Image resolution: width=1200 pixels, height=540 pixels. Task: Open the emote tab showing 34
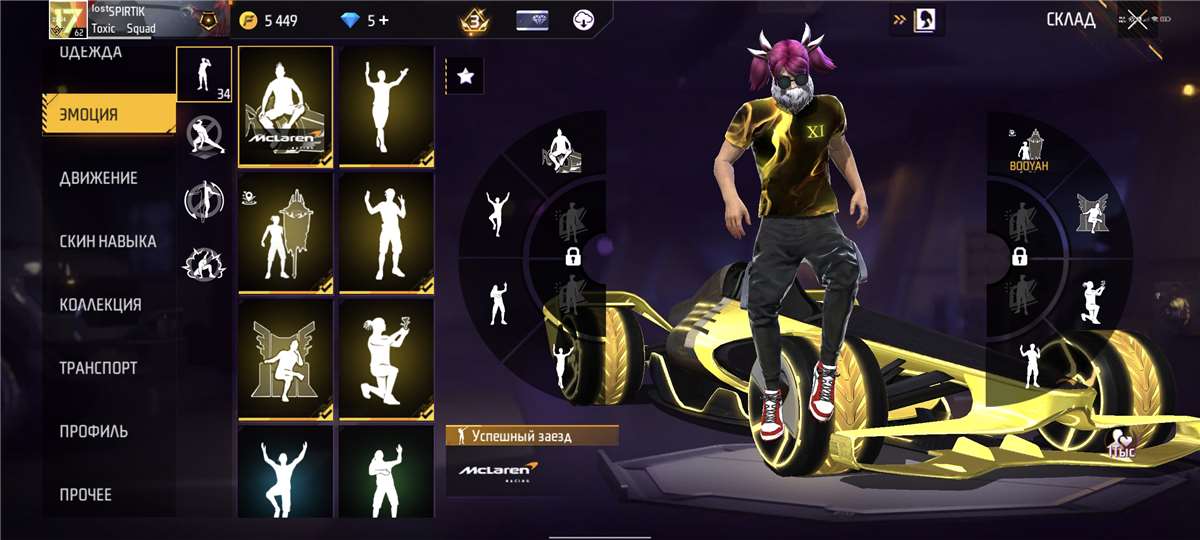(x=205, y=75)
